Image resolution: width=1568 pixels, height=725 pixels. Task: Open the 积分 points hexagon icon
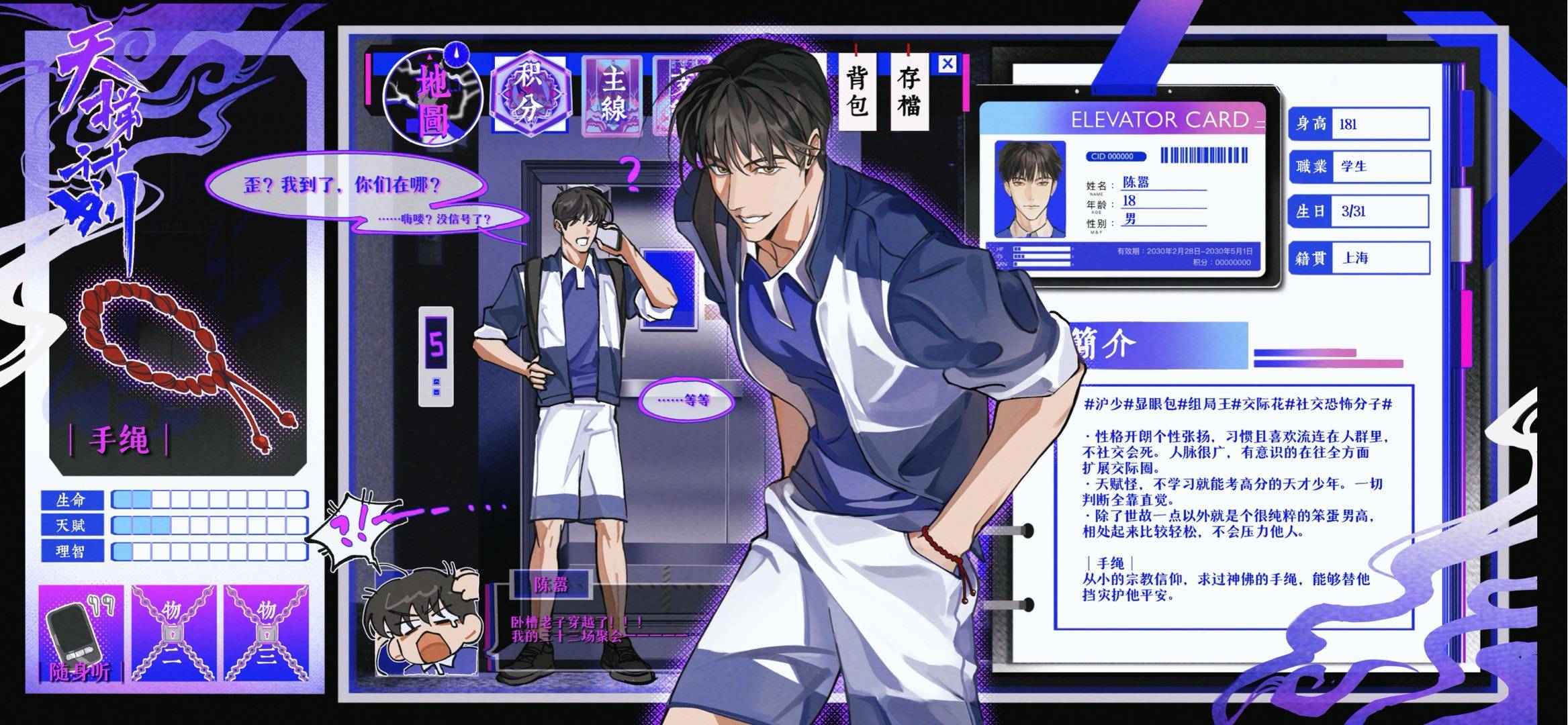(531, 95)
